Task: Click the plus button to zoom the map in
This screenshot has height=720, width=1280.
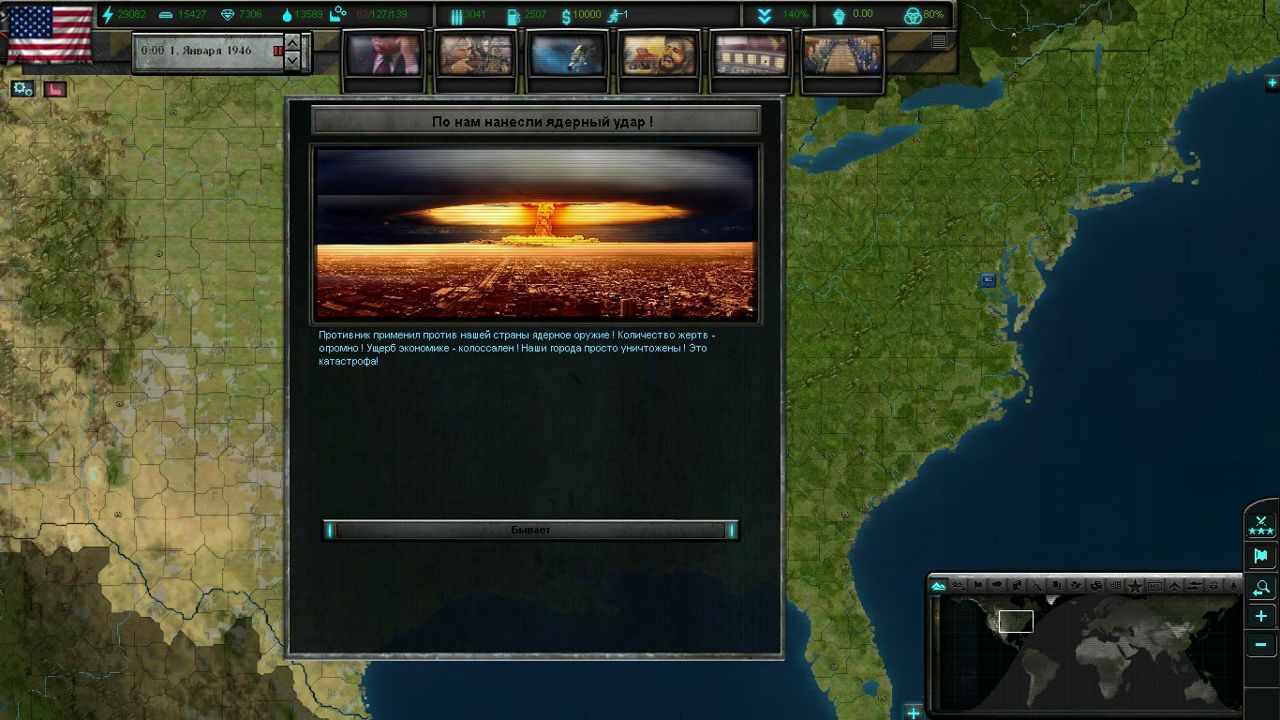Action: pyautogui.click(x=1261, y=616)
